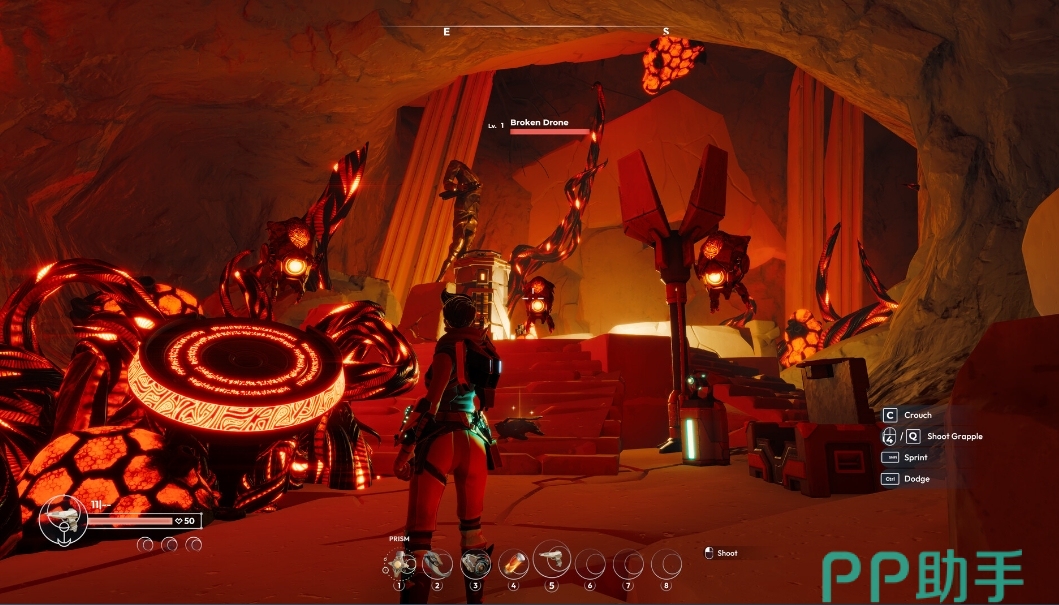
Task: Equip the pistol in hotbar slot 5
Action: click(x=551, y=559)
